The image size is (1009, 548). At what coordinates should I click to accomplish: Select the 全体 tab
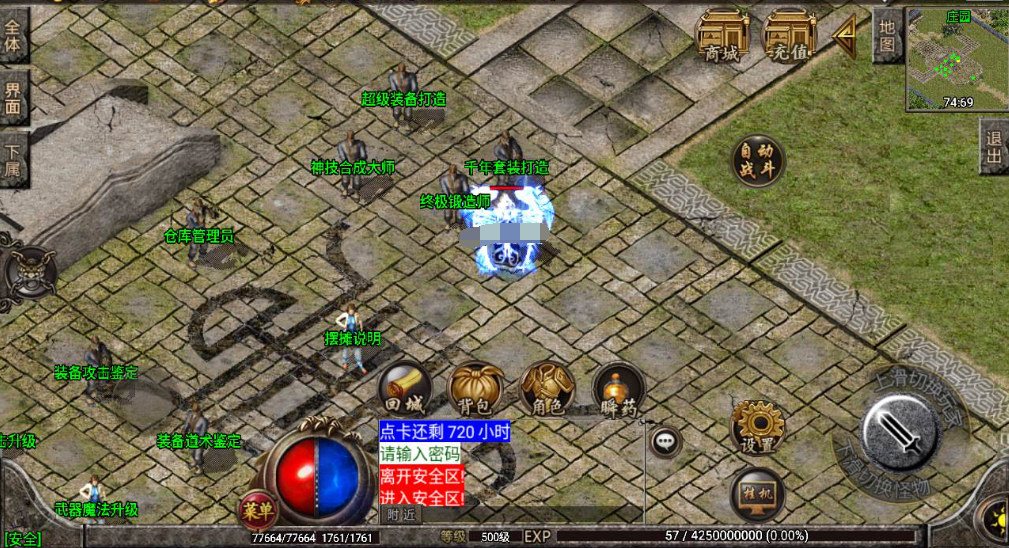[x=14, y=37]
